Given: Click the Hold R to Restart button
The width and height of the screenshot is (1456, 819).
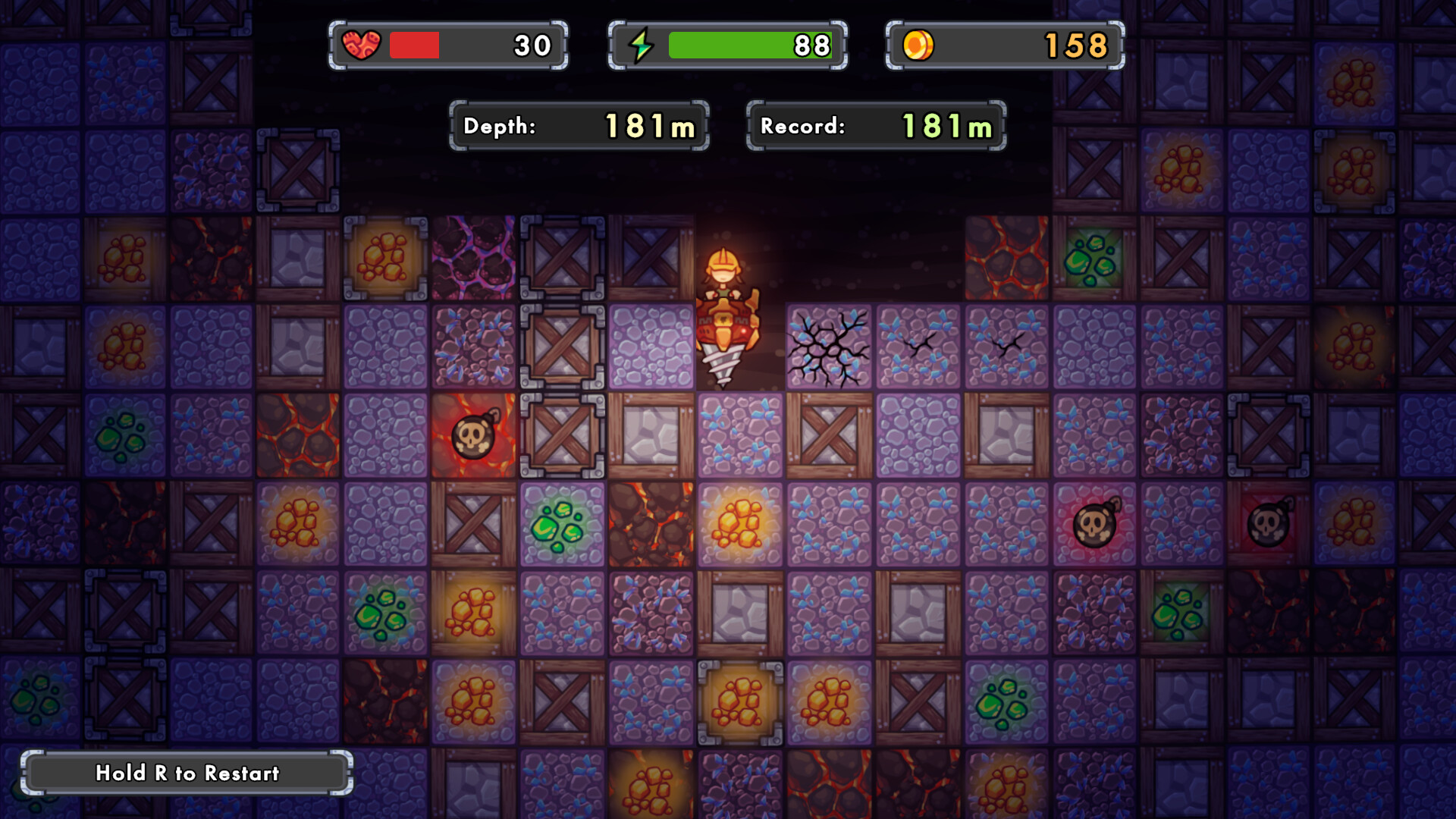Looking at the screenshot, I should click(187, 774).
